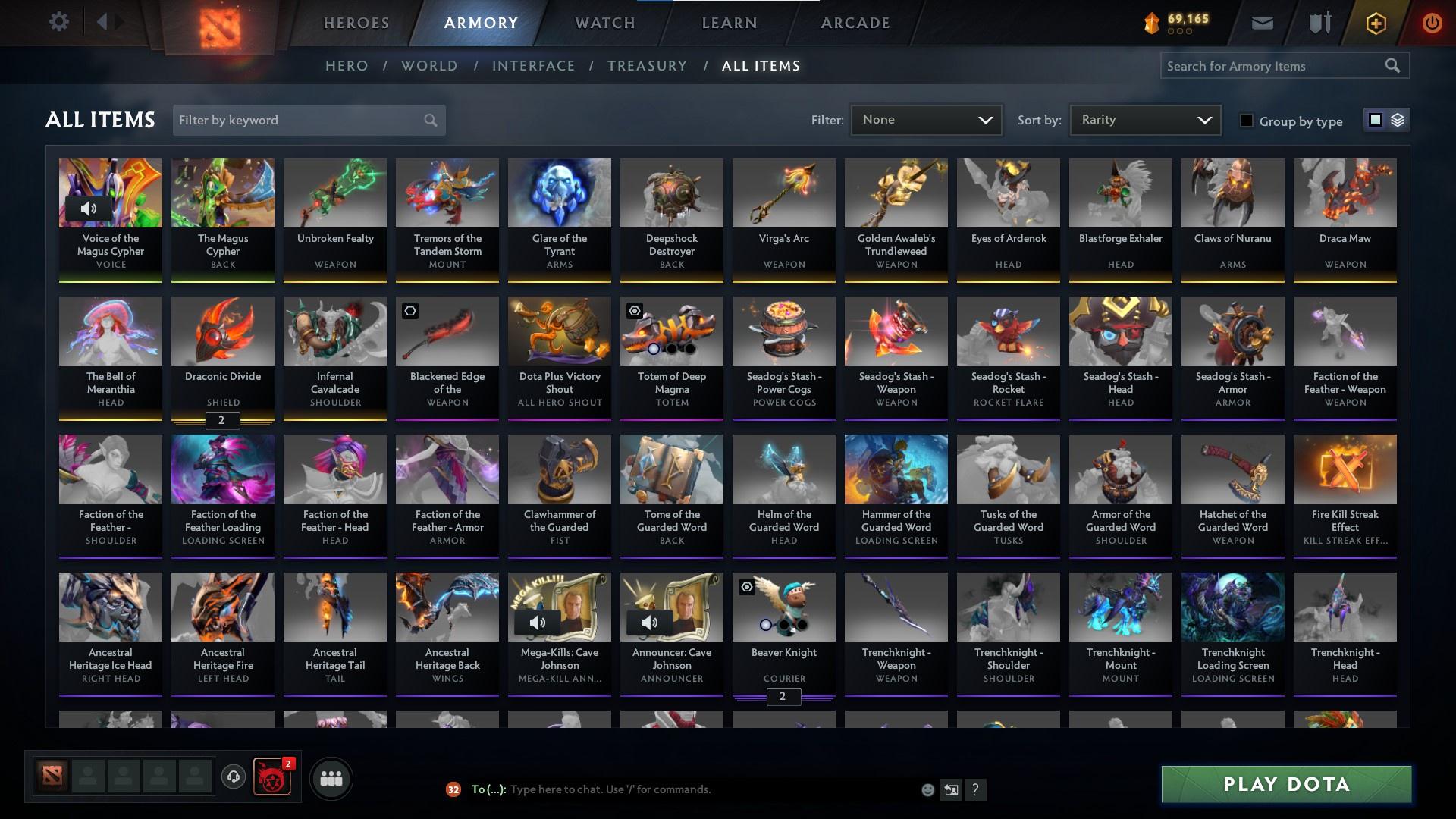Open Dota Plus via the hexagonal plus icon
Image resolution: width=1456 pixels, height=819 pixels.
1375,23
